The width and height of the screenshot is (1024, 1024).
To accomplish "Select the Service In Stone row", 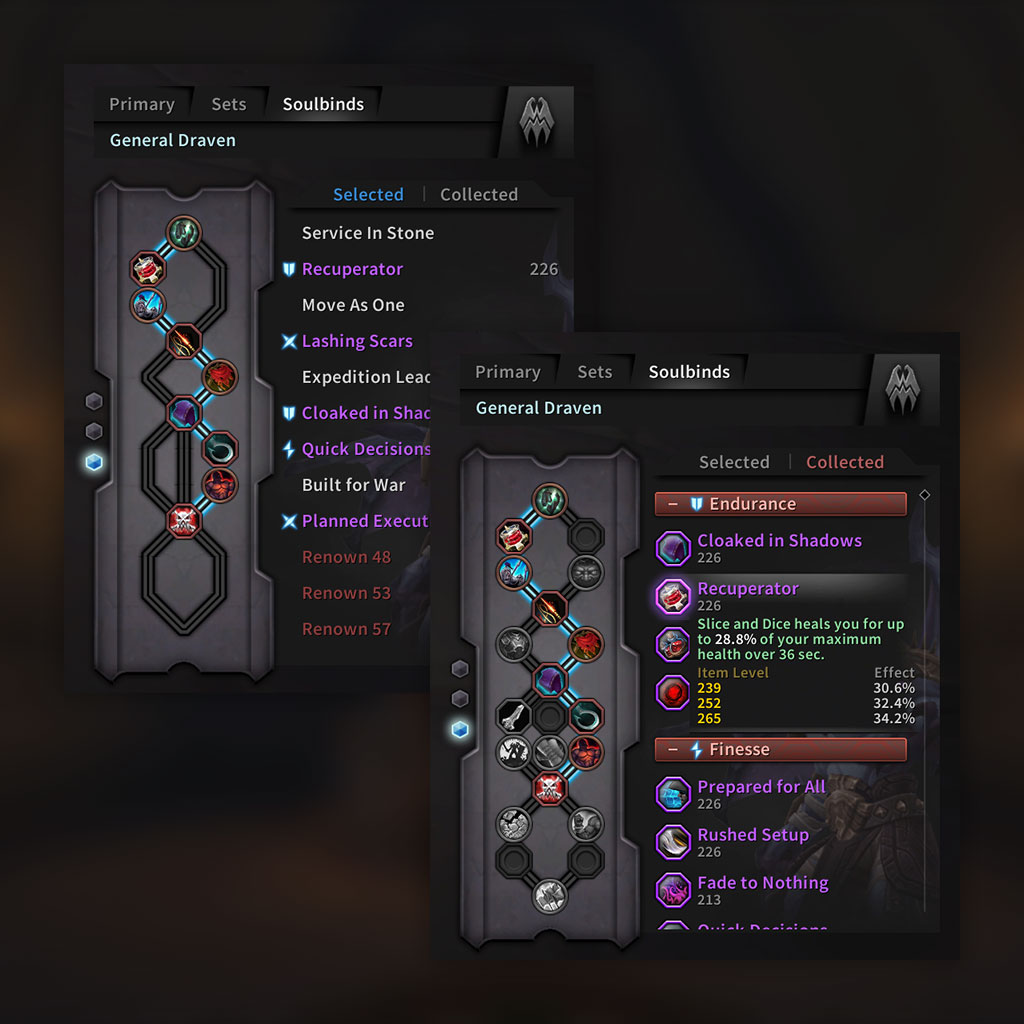I will click(368, 233).
